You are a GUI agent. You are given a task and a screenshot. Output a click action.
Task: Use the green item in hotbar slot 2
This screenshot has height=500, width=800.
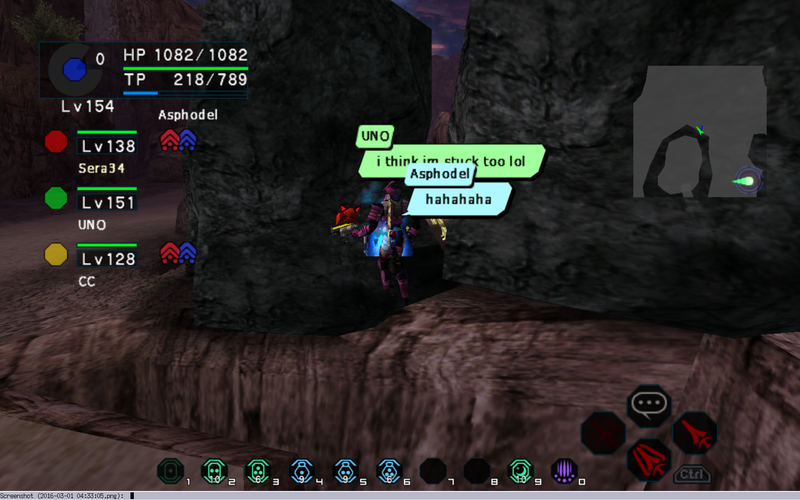point(213,470)
